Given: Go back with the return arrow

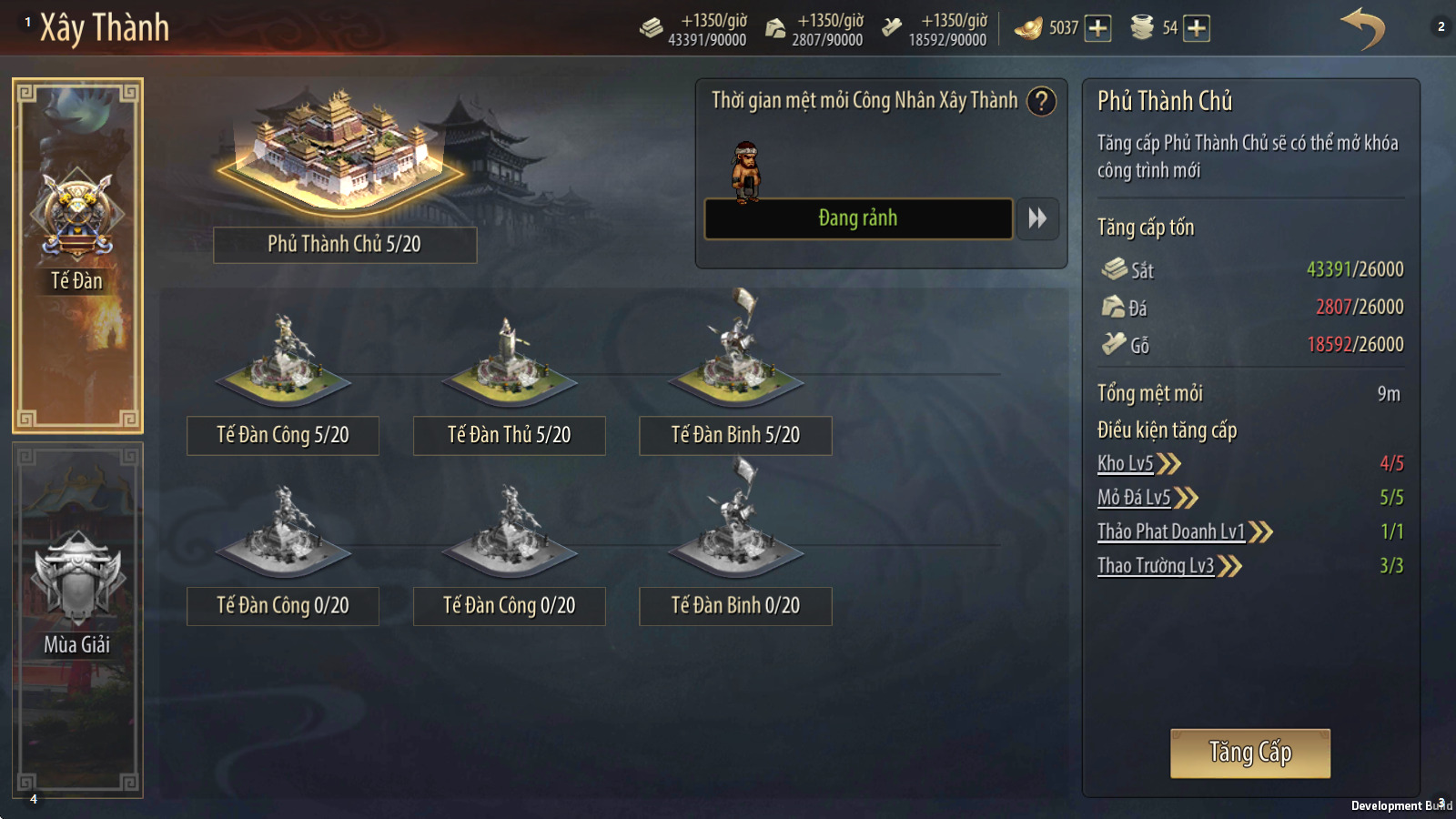Looking at the screenshot, I should coord(1362,28).
